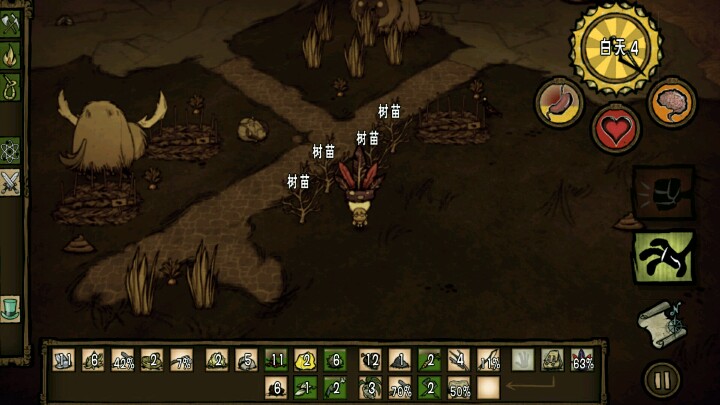Select the inventory slot with count 12
The height and width of the screenshot is (405, 720).
pos(369,361)
